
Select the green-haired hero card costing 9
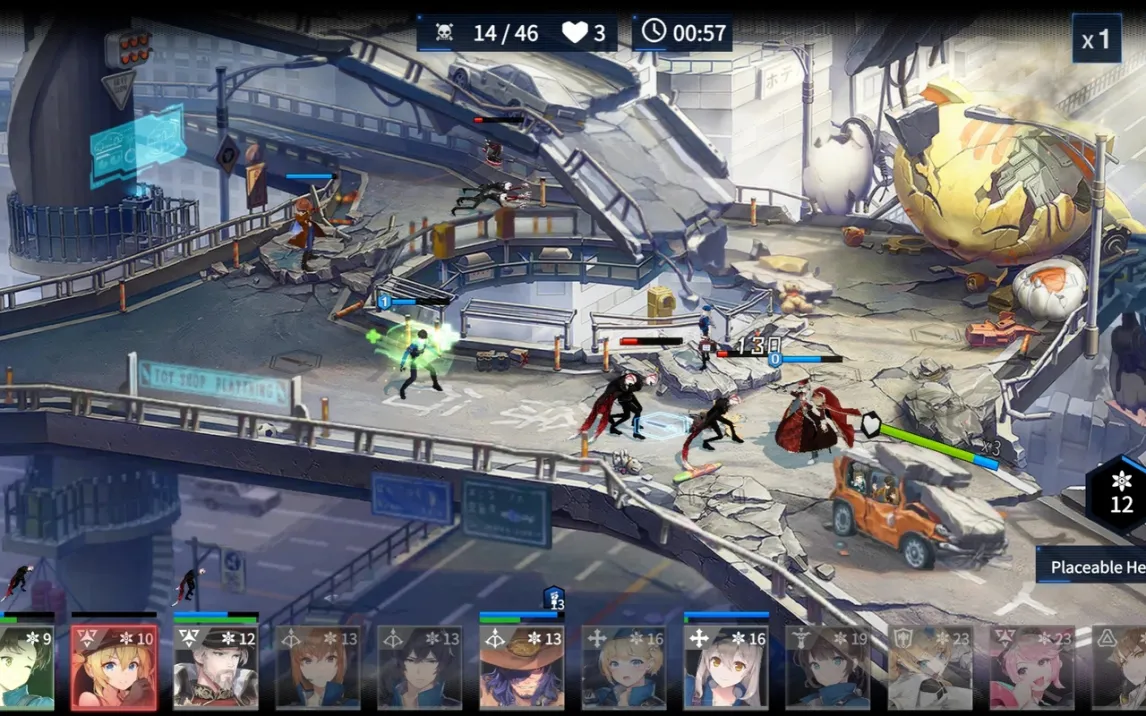click(27, 667)
